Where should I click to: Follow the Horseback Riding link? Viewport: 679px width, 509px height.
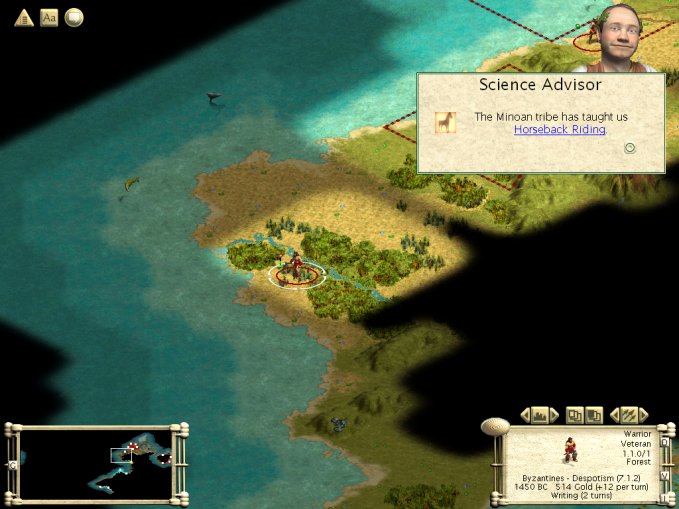pyautogui.click(x=560, y=130)
